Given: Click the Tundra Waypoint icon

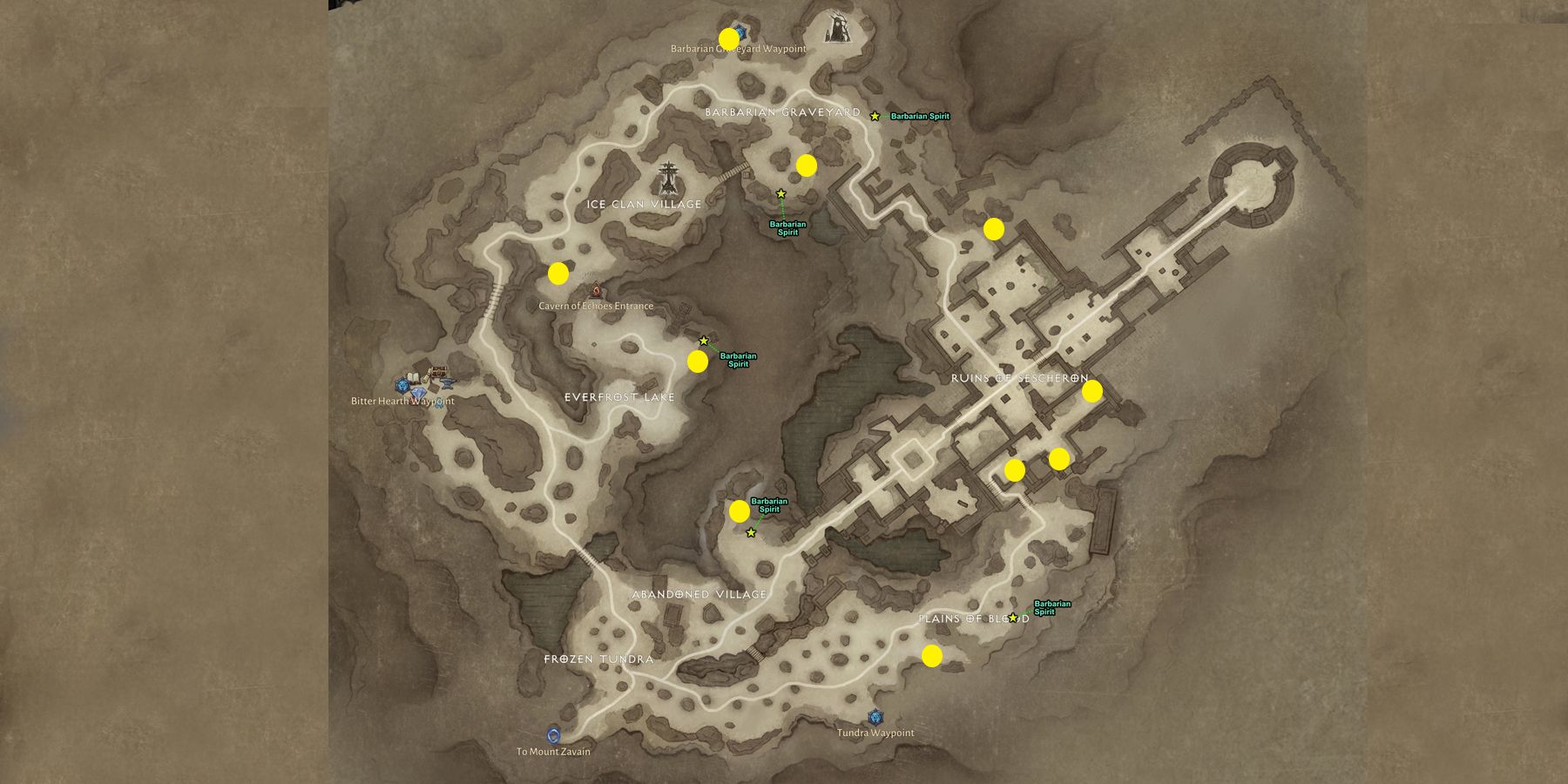Looking at the screenshot, I should (x=875, y=718).
